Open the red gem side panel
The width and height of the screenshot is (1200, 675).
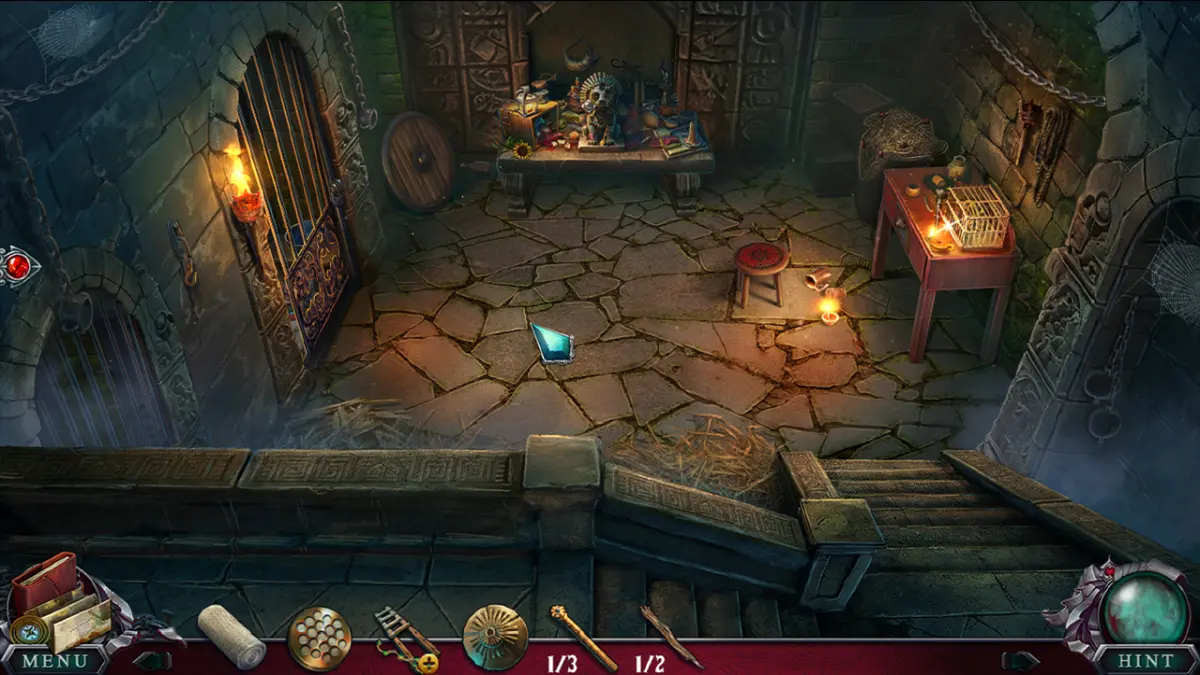coord(17,267)
